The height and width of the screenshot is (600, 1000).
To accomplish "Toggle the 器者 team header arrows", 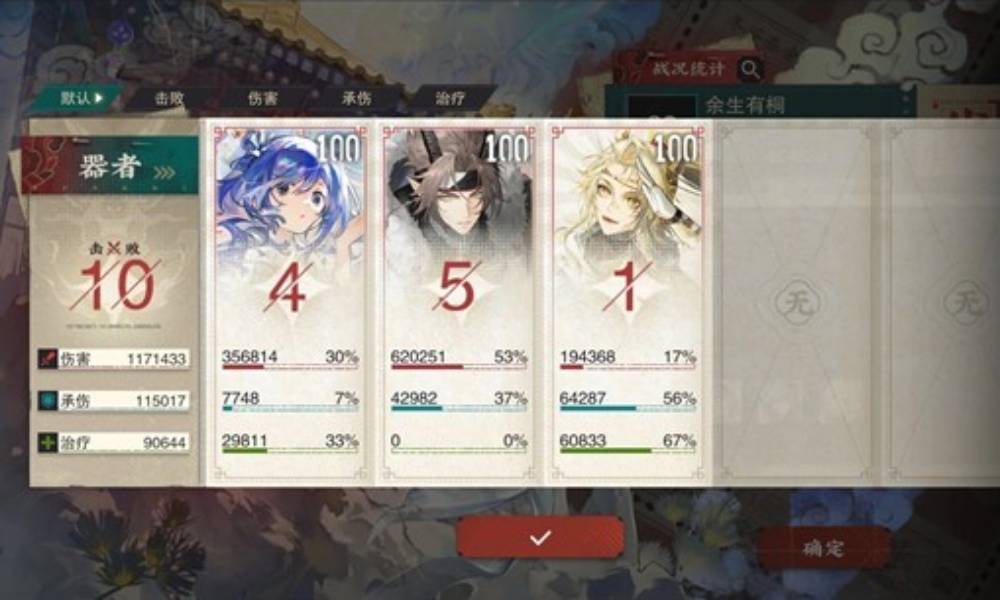I will coord(163,171).
